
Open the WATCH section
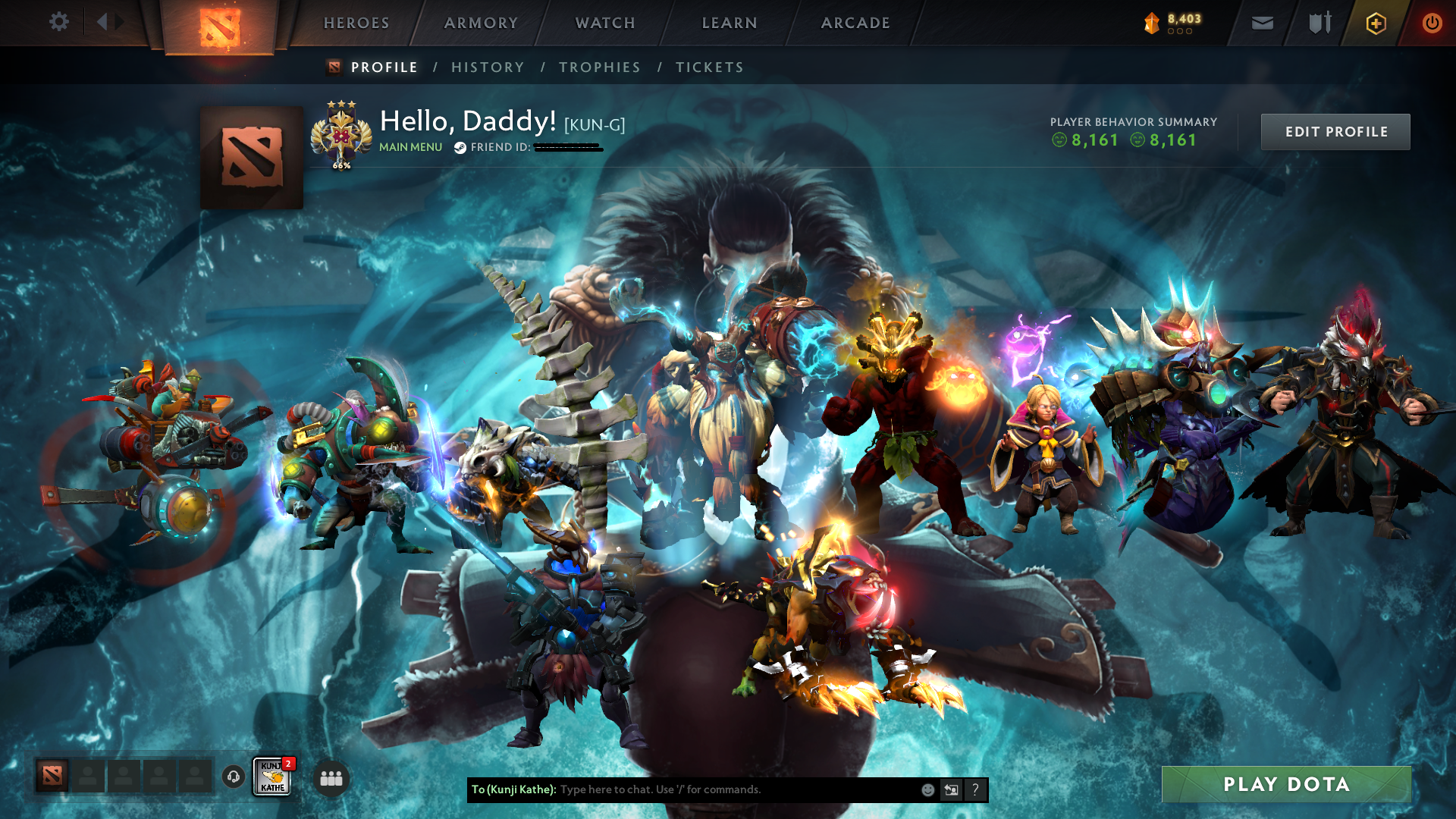[x=604, y=23]
